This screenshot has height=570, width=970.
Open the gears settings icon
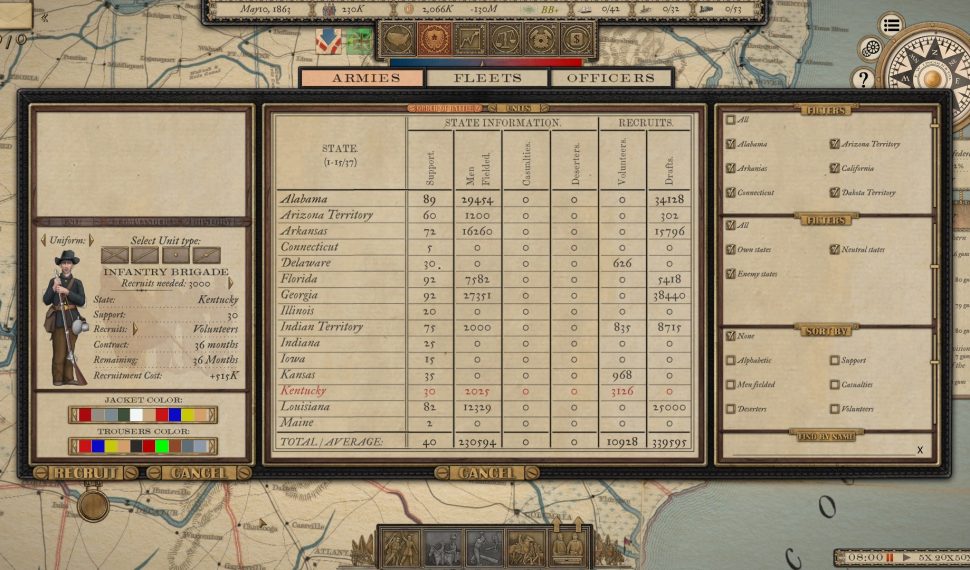pos(871,48)
